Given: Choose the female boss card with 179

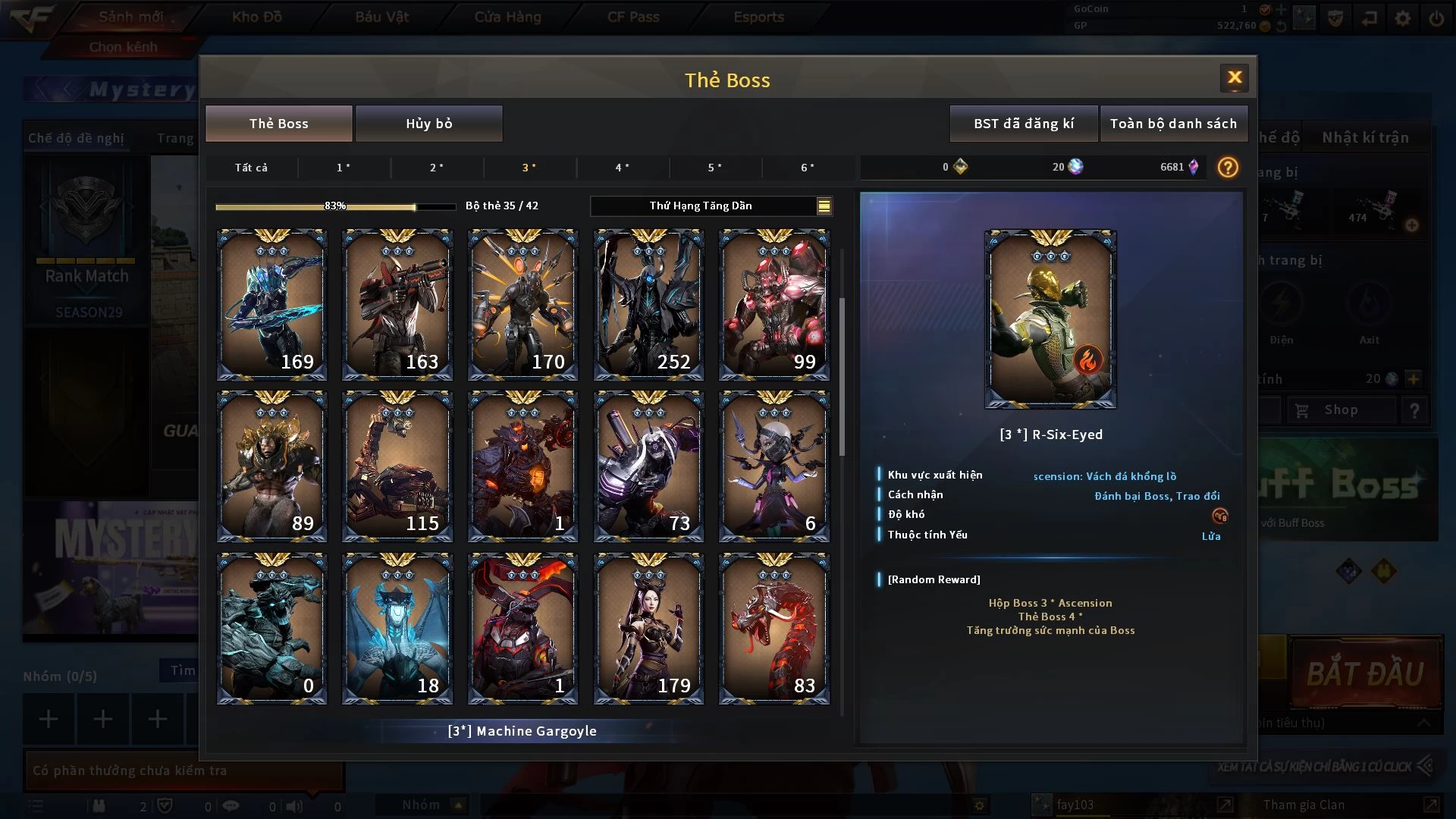Looking at the screenshot, I should coord(648,629).
